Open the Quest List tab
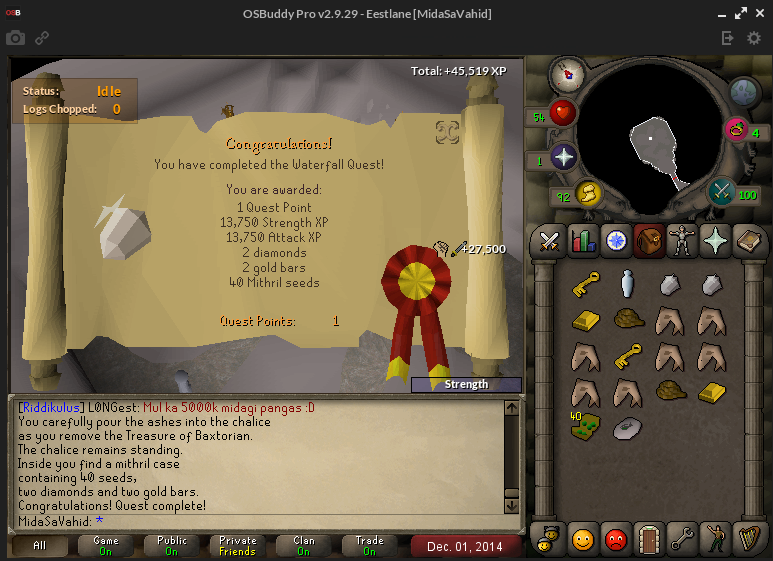 (615, 240)
